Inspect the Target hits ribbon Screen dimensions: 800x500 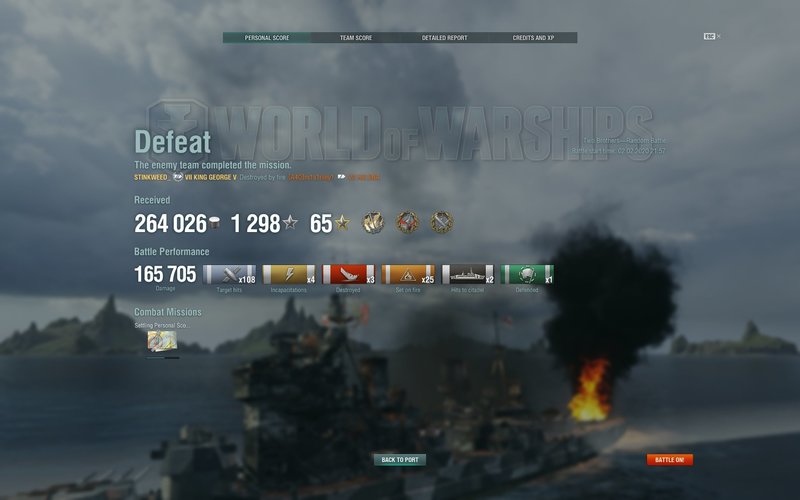(229, 274)
